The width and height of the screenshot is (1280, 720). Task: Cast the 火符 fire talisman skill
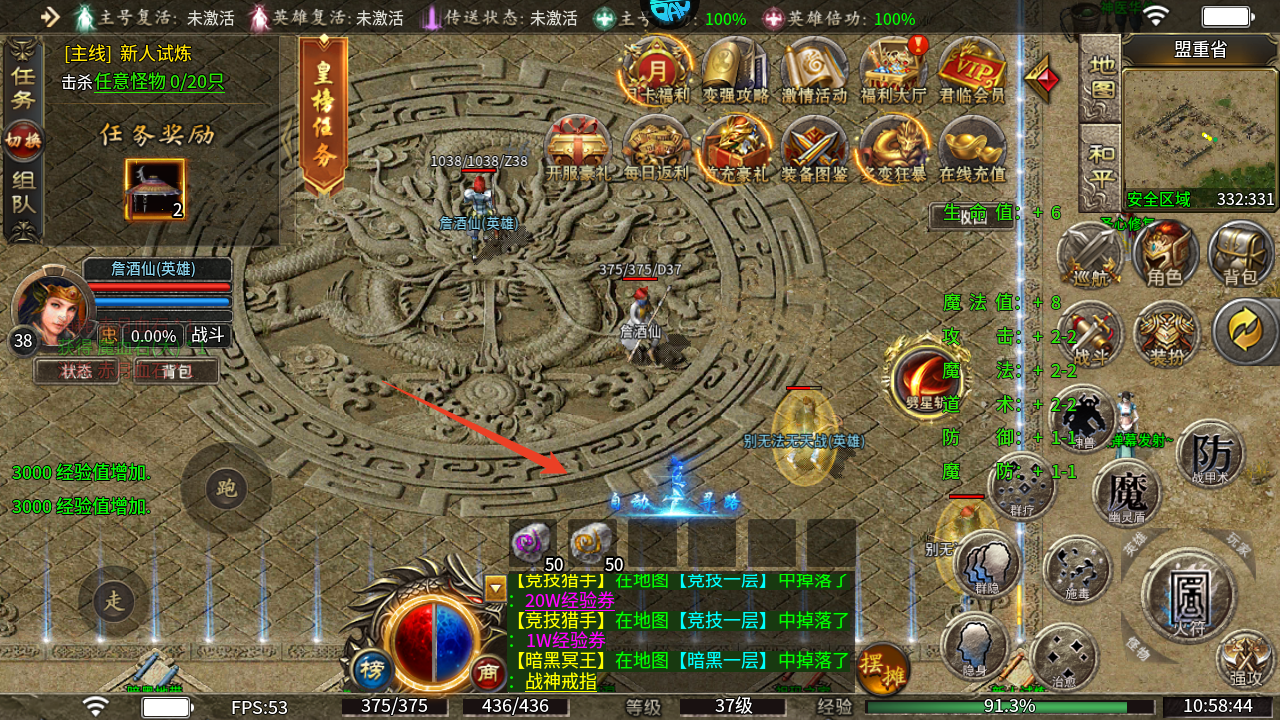coord(1188,596)
